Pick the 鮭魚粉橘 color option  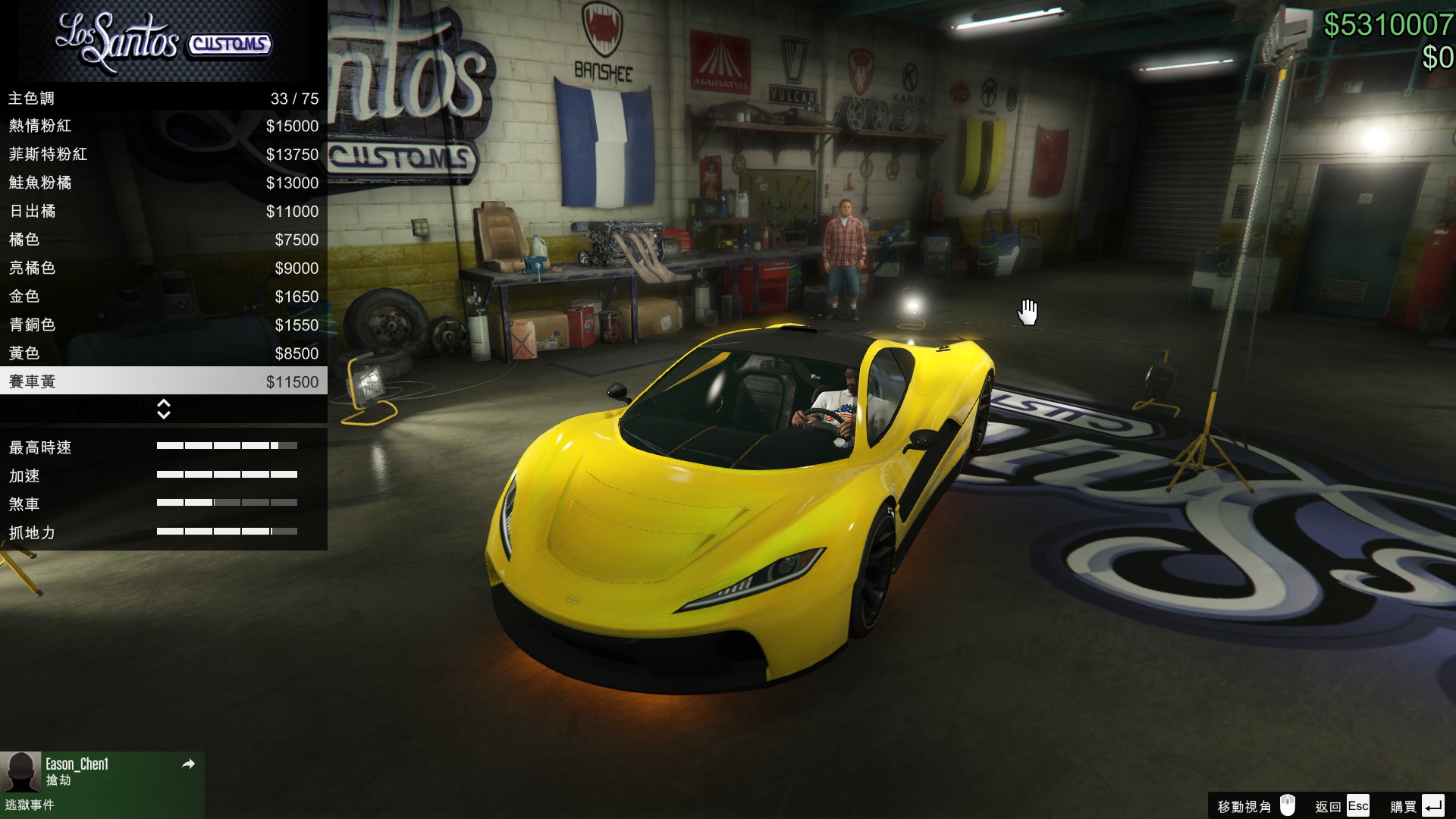(x=163, y=183)
